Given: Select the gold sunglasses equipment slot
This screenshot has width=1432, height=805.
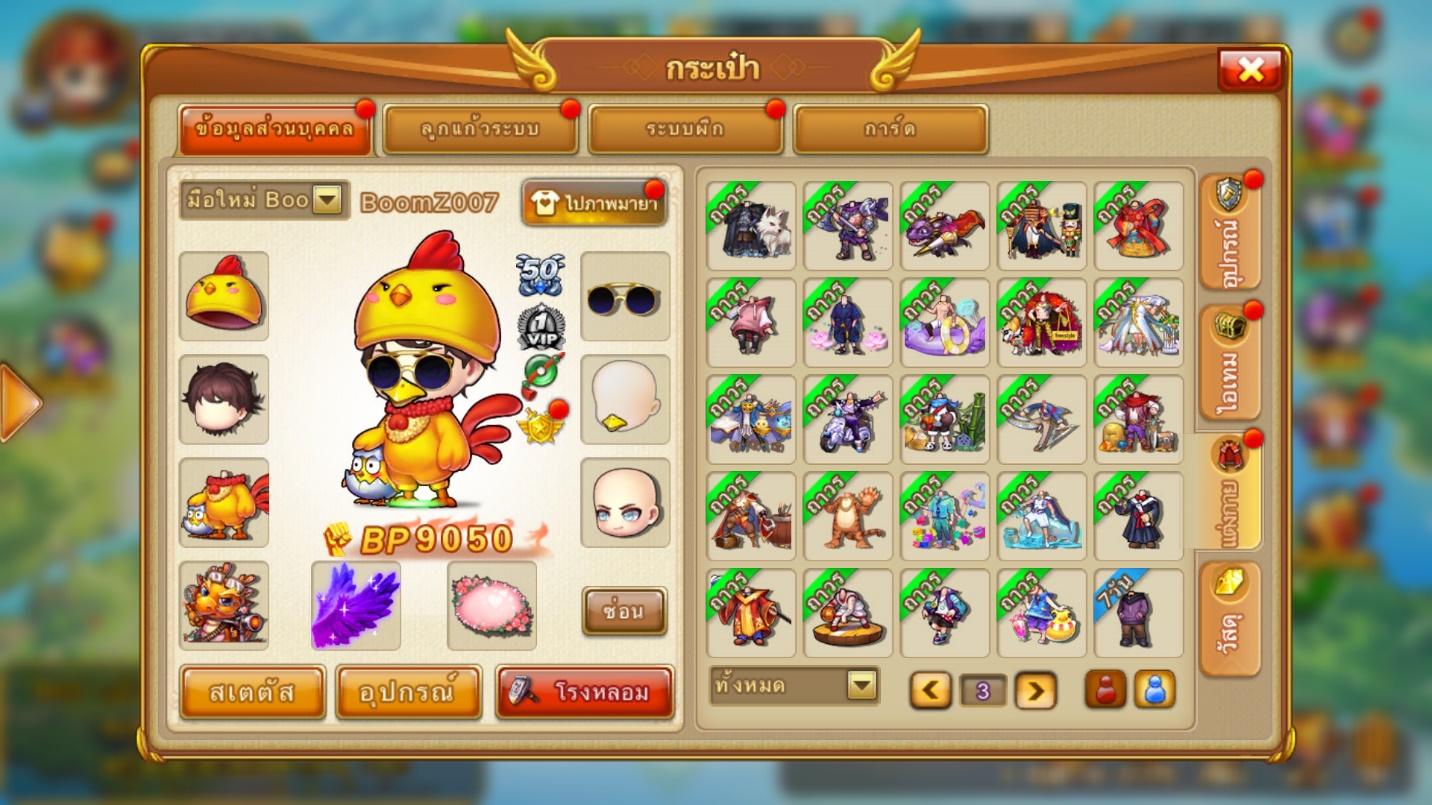Looking at the screenshot, I should [625, 296].
